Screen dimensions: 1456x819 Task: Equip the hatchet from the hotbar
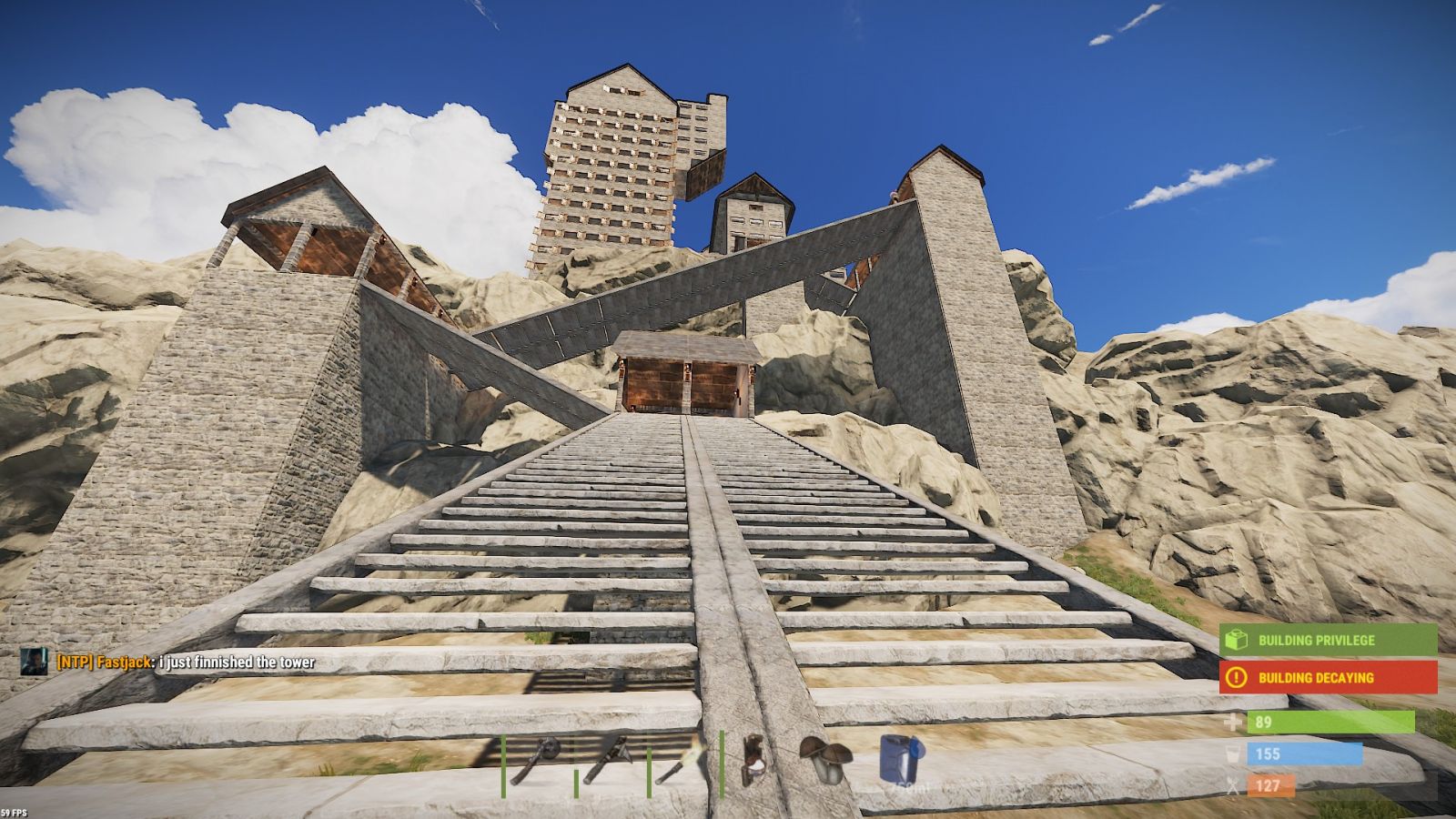point(607,761)
